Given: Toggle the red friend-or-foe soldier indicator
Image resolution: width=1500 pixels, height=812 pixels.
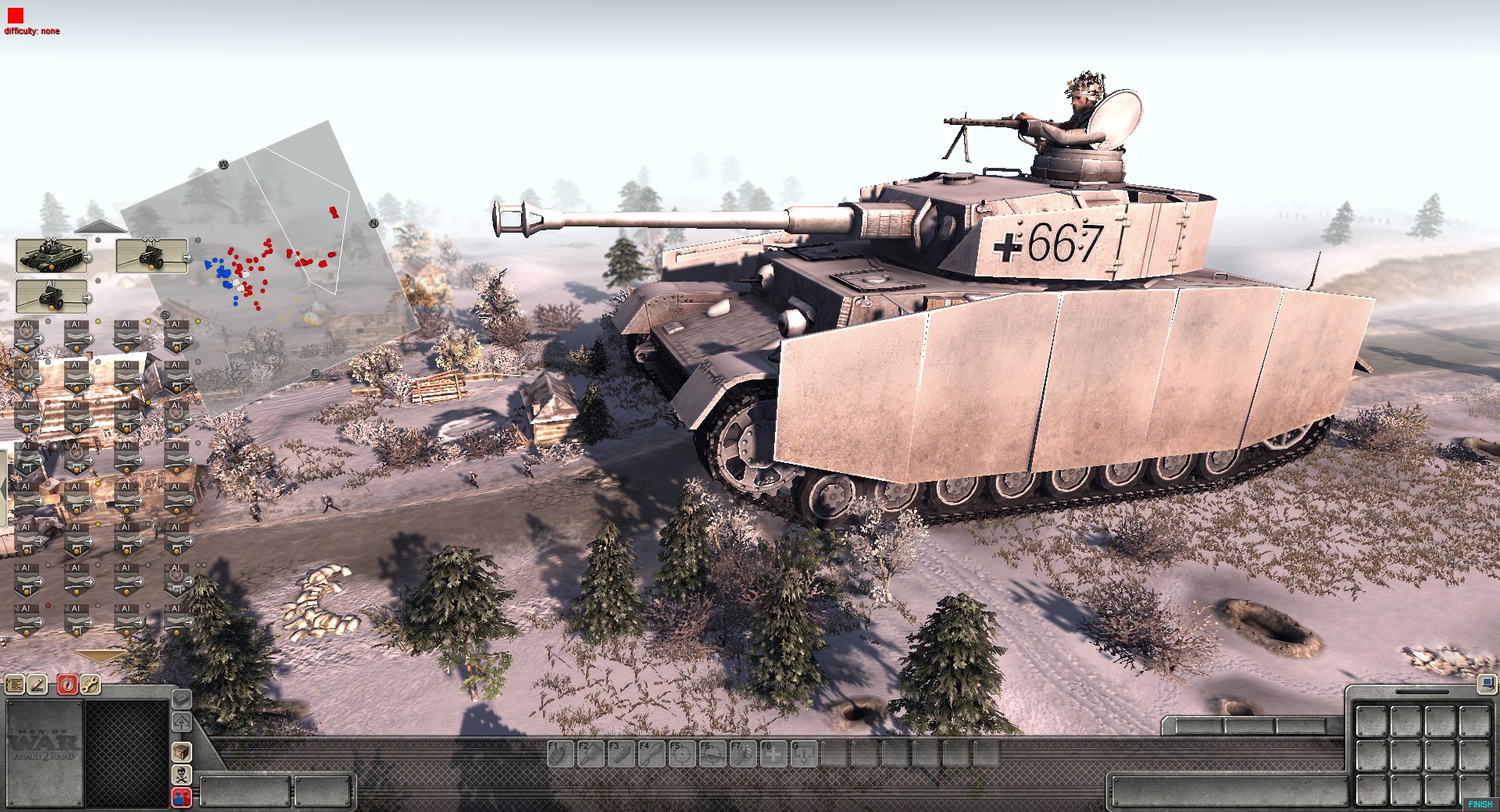Looking at the screenshot, I should [x=181, y=797].
